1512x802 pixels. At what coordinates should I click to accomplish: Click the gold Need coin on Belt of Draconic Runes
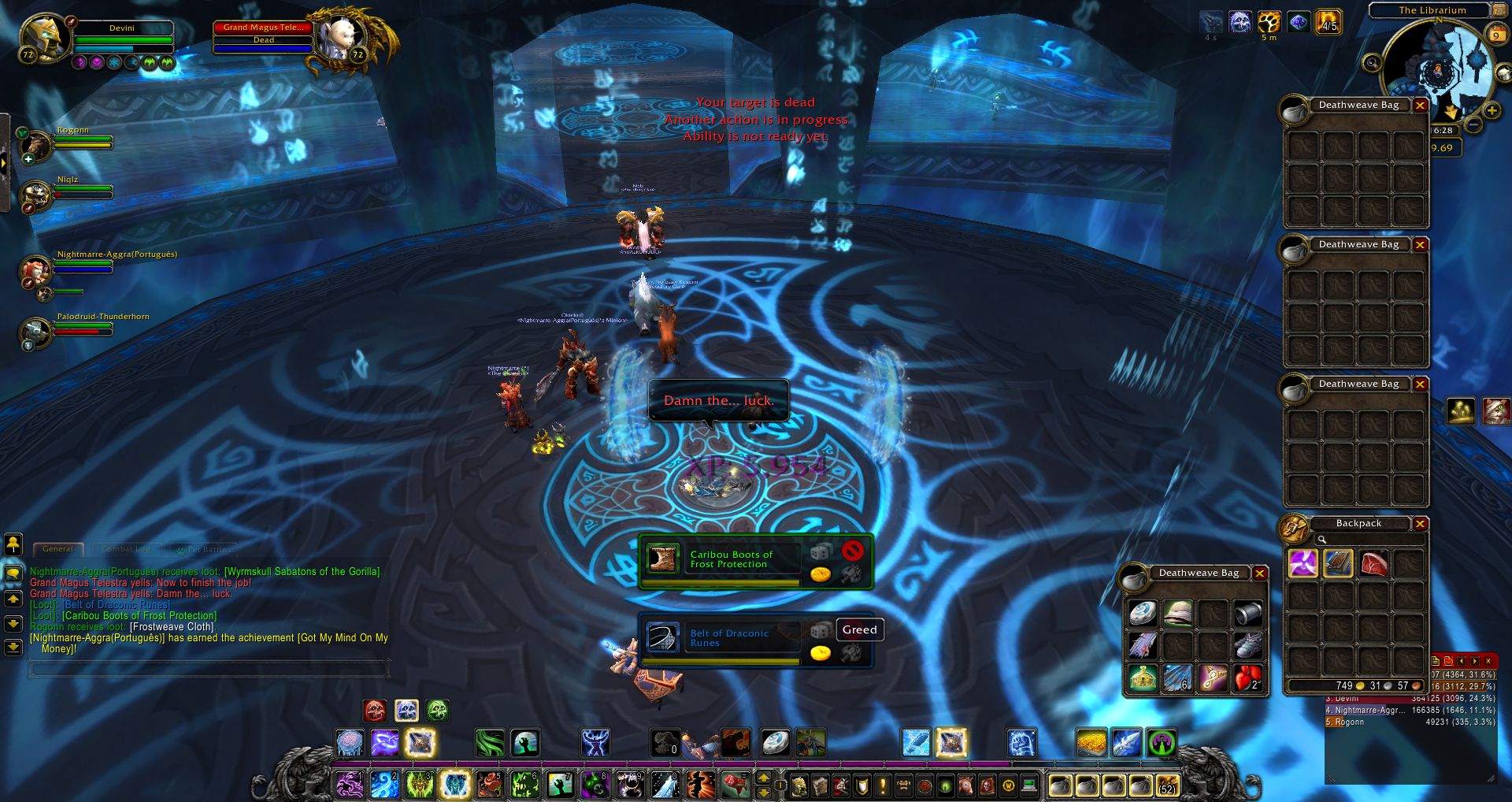[x=820, y=652]
